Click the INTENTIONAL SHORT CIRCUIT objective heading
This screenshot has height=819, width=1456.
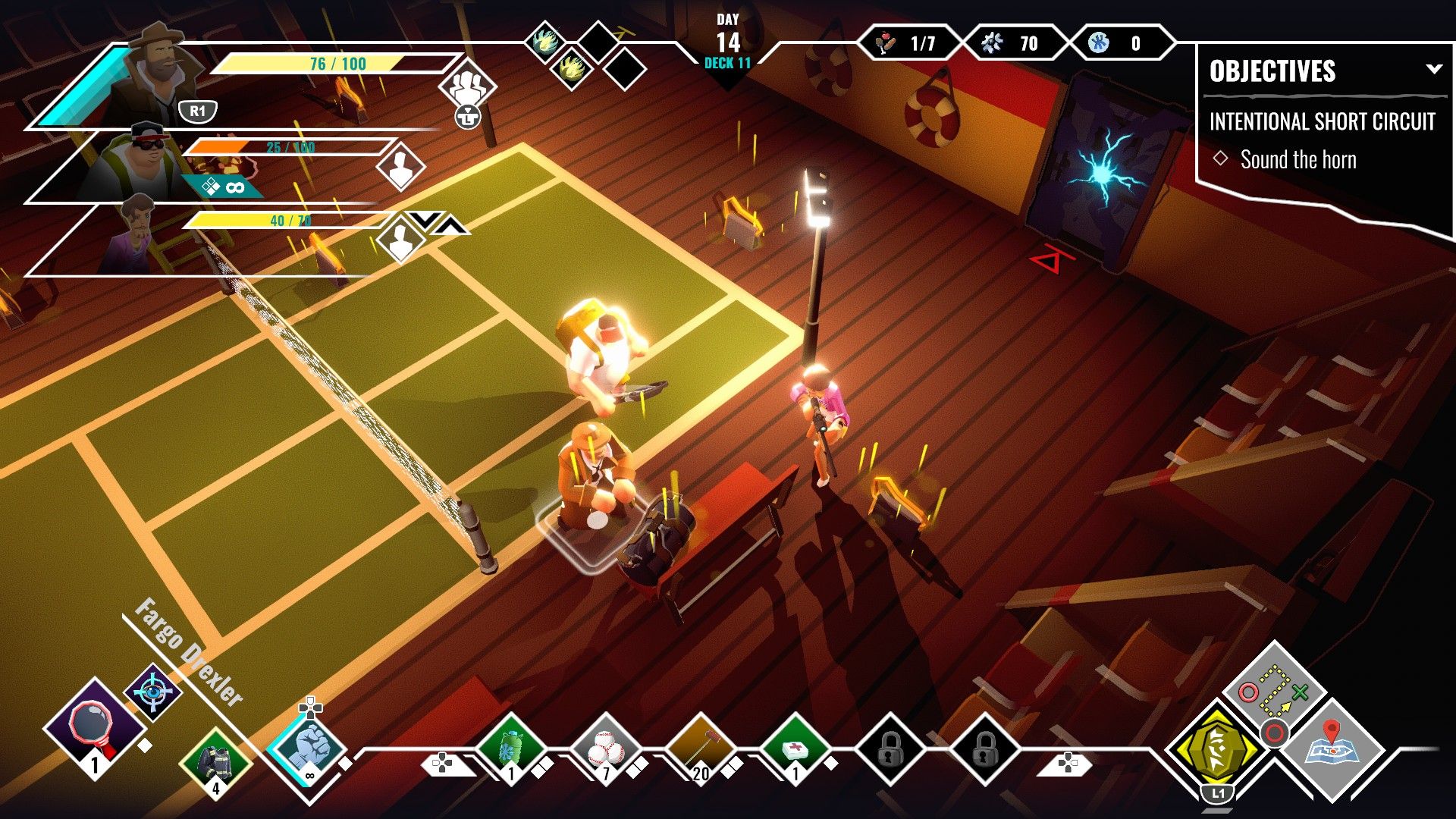pos(1324,122)
